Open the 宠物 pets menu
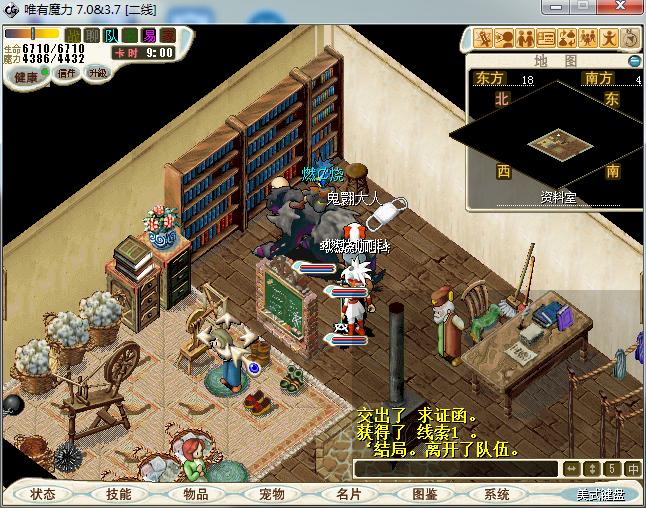 coord(272,494)
